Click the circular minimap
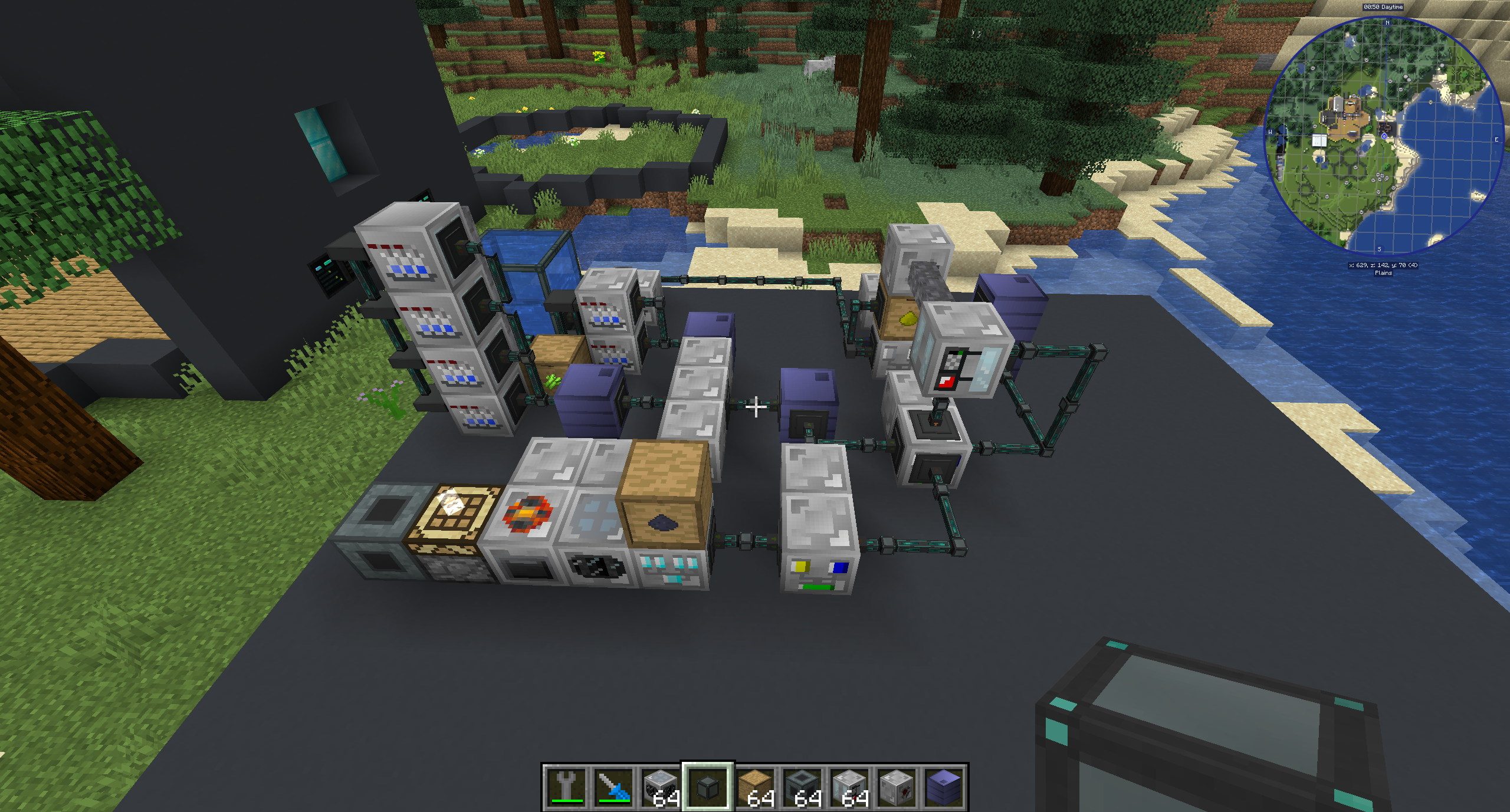Screen dimensions: 1510x812 point(1384,136)
